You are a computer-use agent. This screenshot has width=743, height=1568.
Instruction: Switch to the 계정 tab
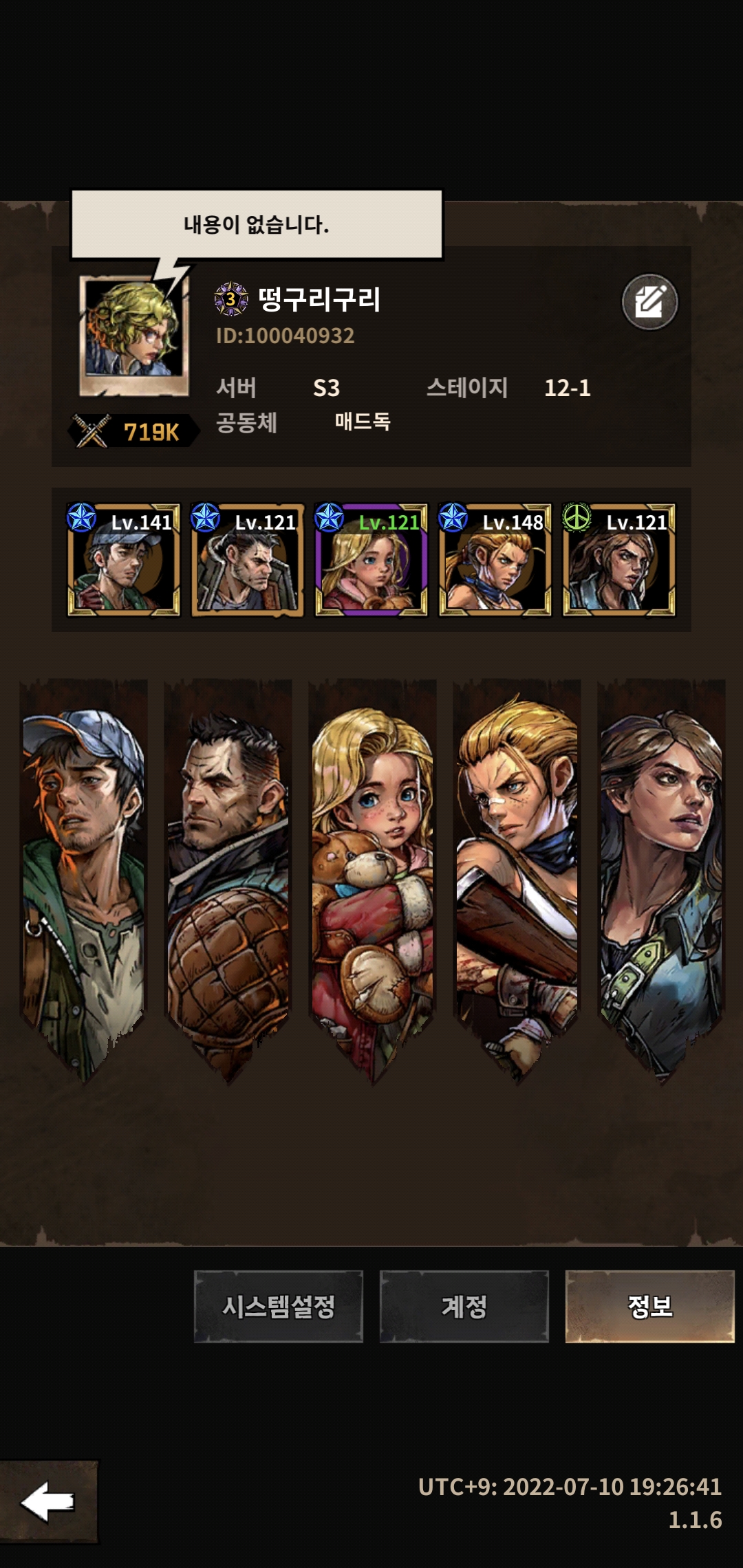[x=464, y=1306]
